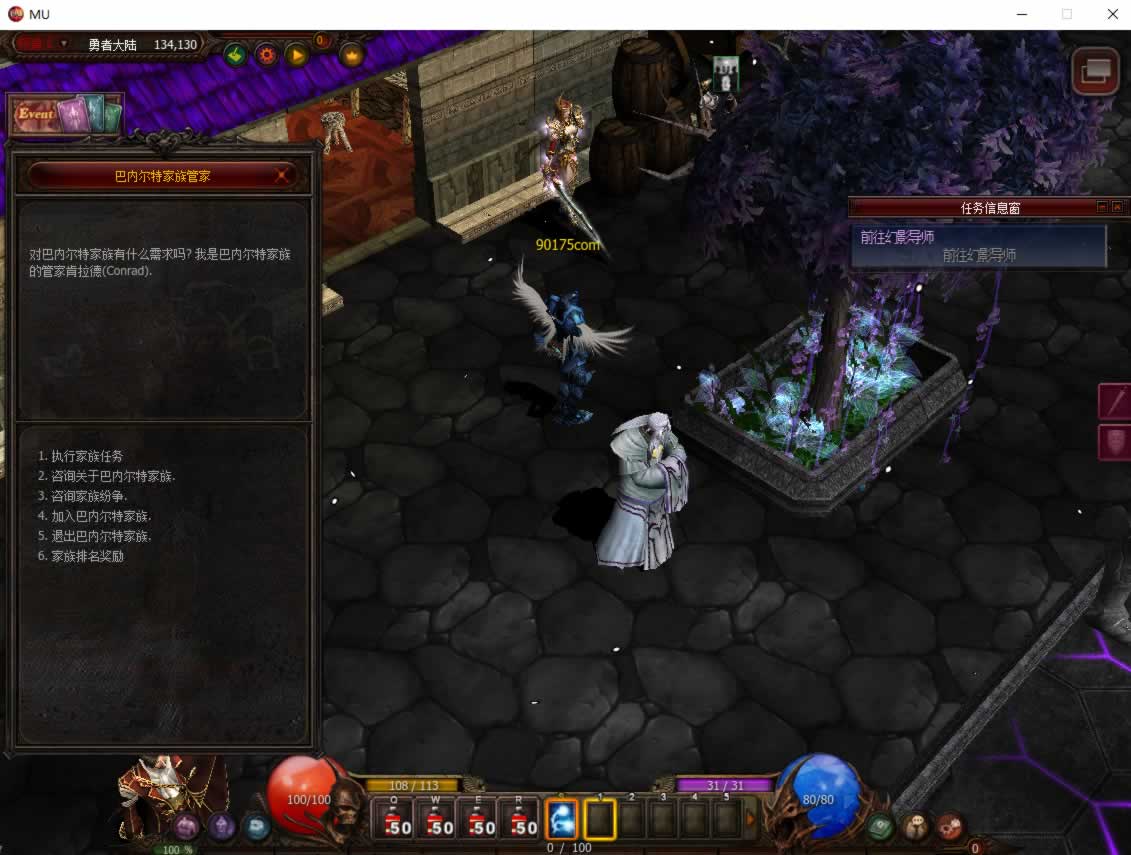Close the 任务信息窗 quest tracker
Viewport: 1131px width, 855px height.
(1118, 207)
